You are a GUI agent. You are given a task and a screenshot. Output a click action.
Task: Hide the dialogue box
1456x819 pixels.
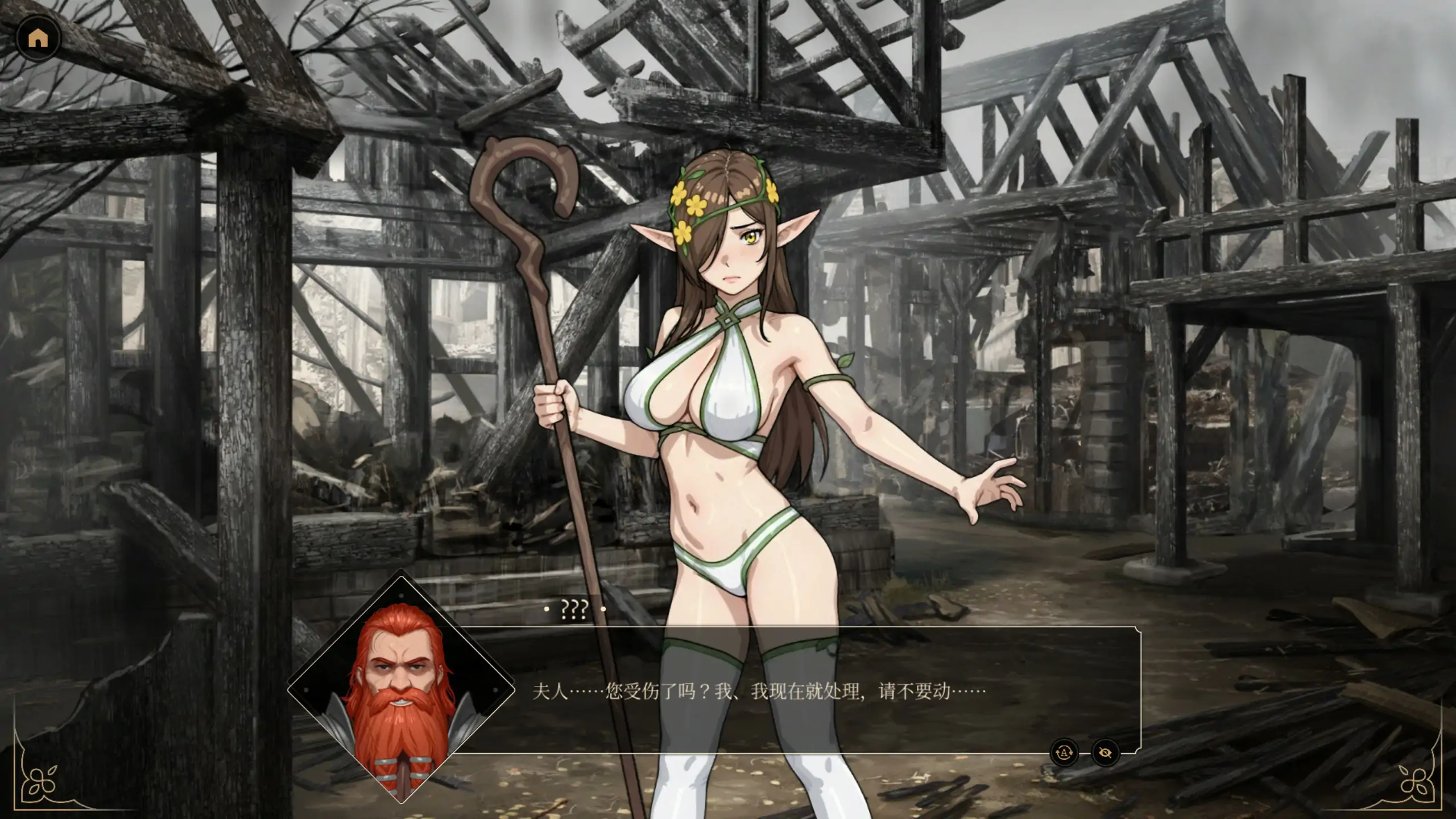pyautogui.click(x=1105, y=752)
